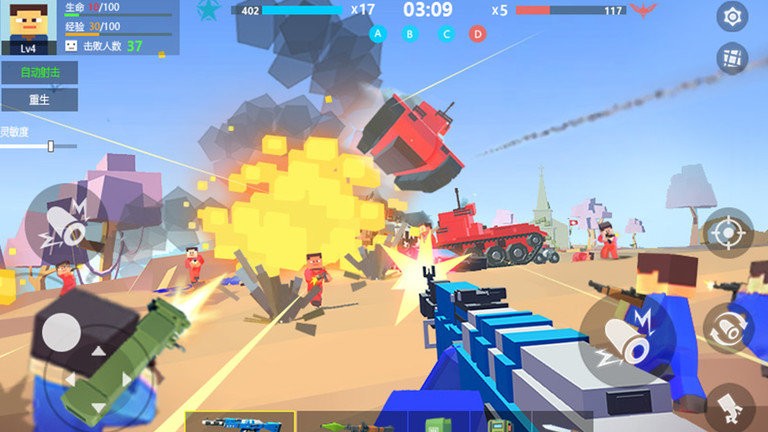Viewport: 768px width, 432px height.
Task: Select capture point D marker
Action: (x=478, y=34)
